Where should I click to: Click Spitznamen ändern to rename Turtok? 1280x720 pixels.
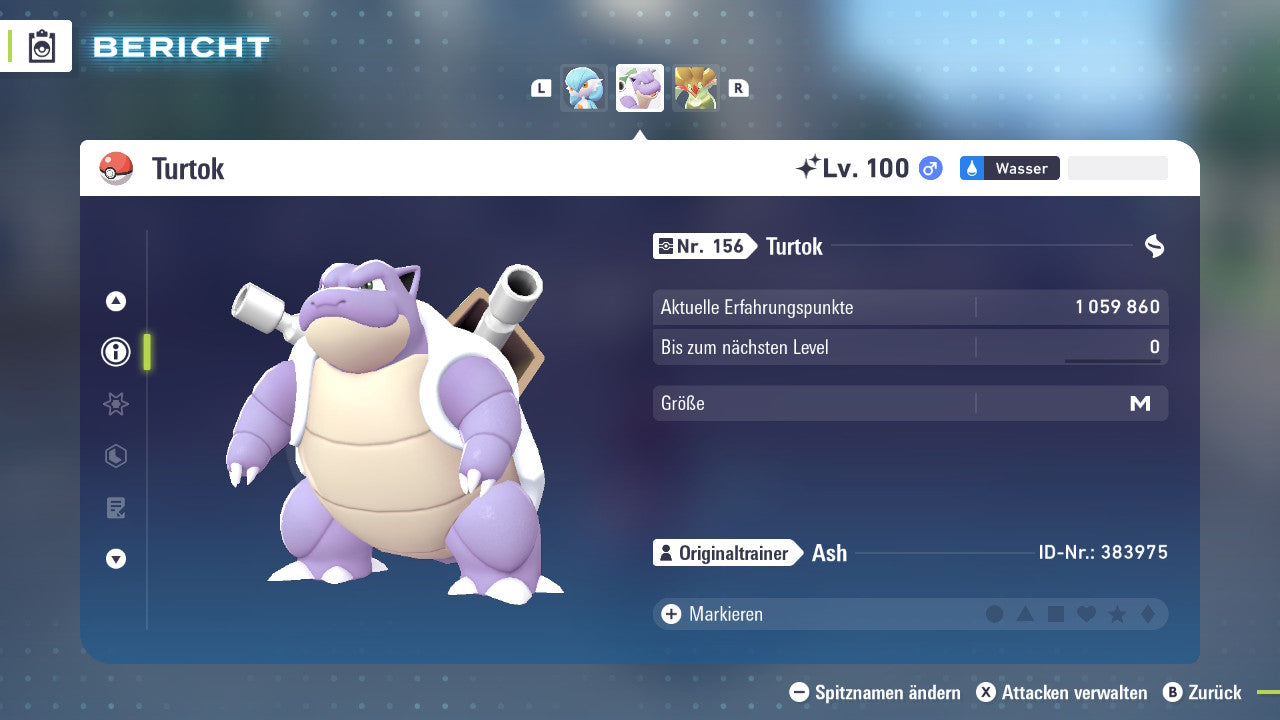coord(879,692)
